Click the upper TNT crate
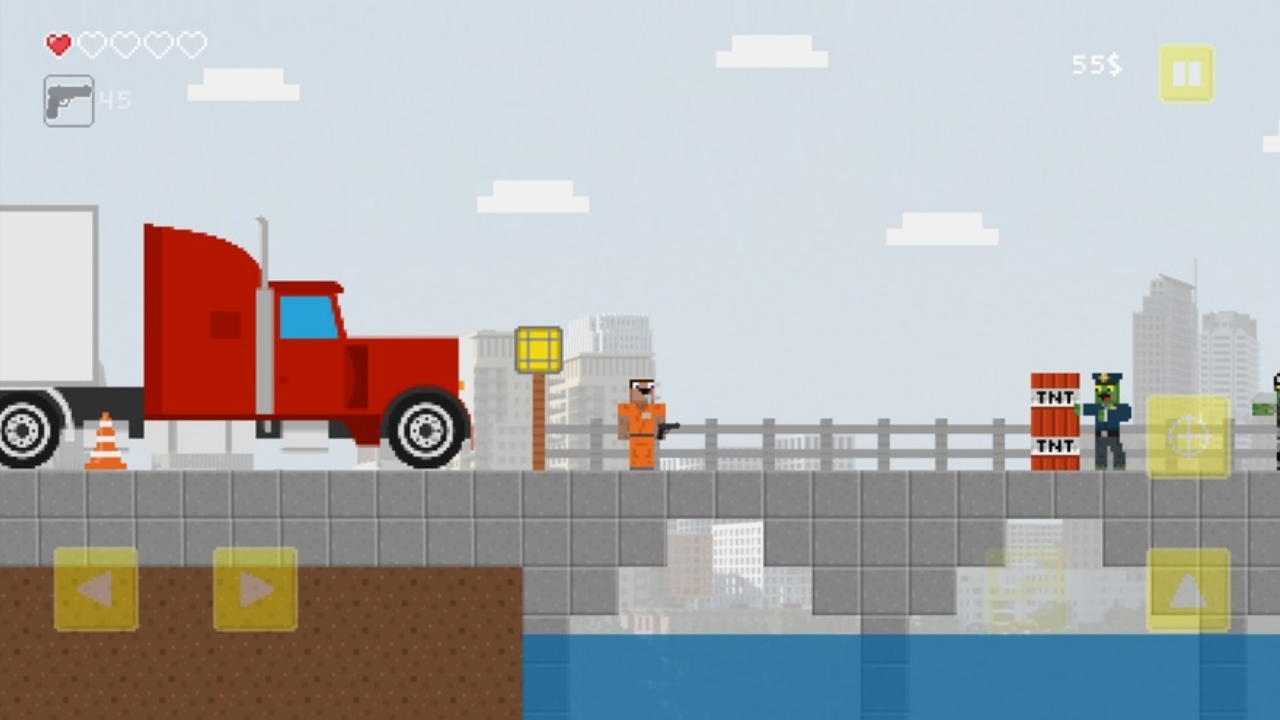This screenshot has height=720, width=1280. [1055, 390]
